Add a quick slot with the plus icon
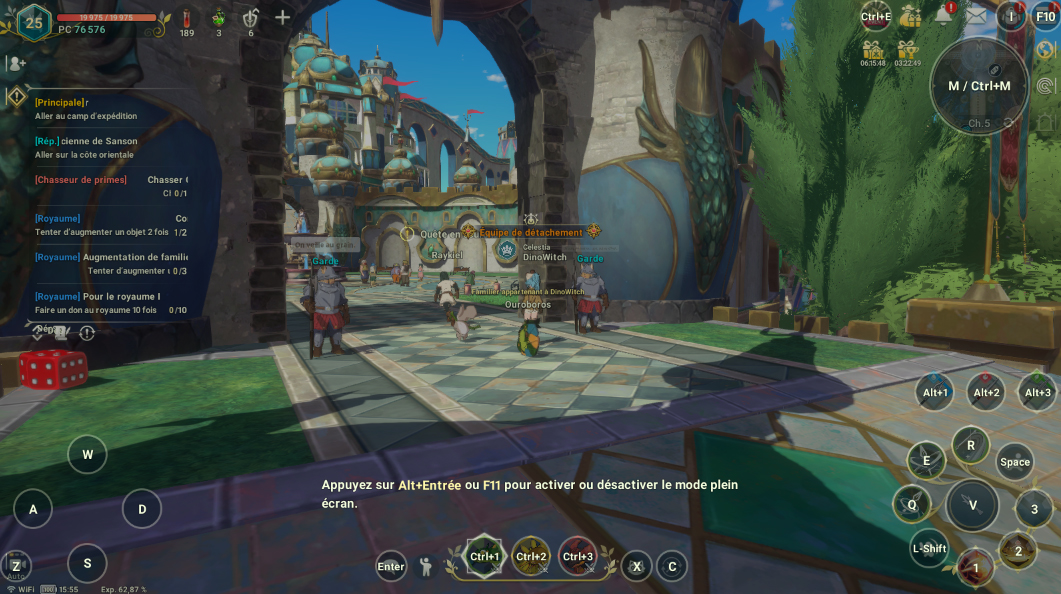The image size is (1061, 594). [283, 17]
